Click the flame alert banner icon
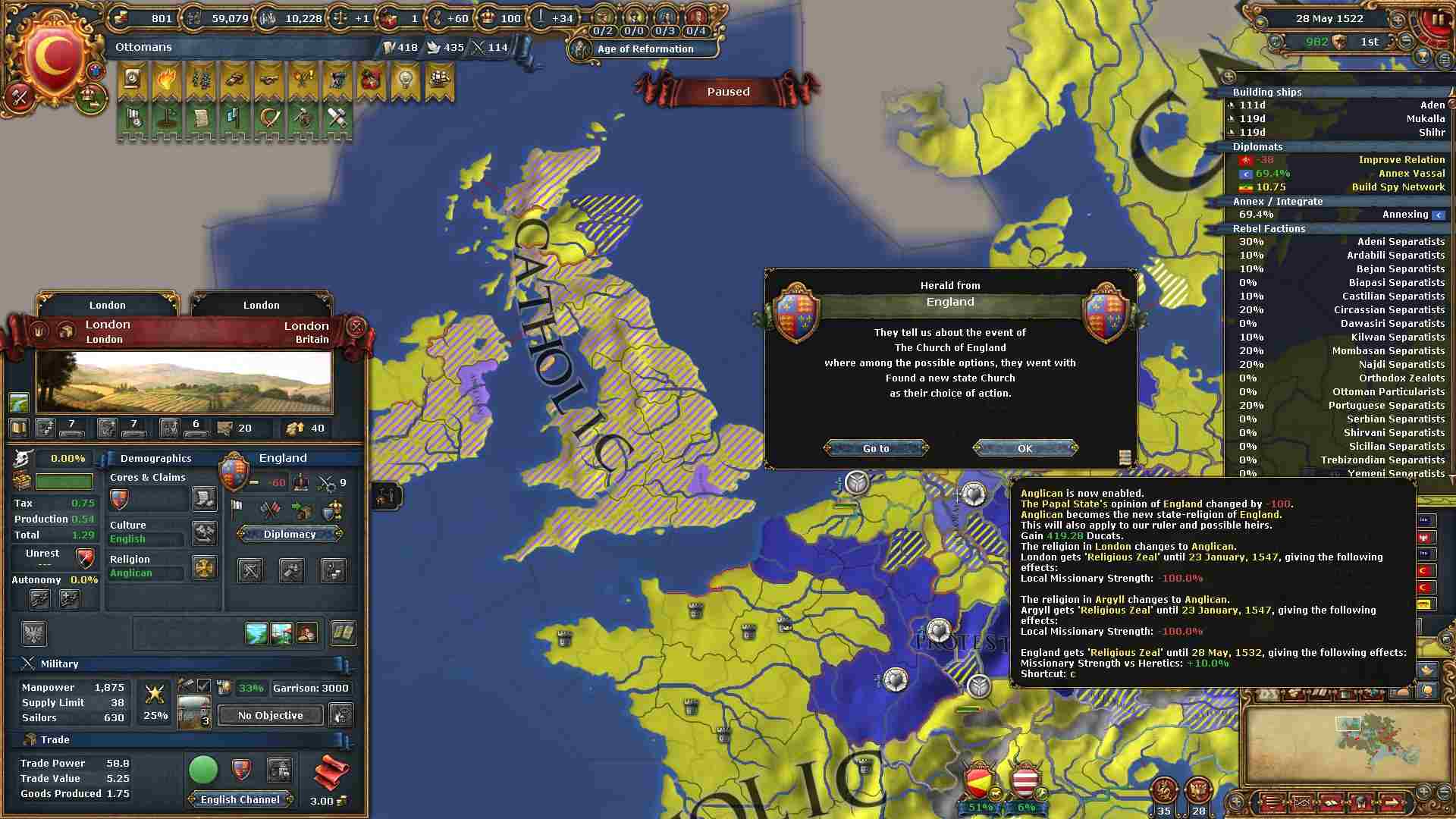 (x=166, y=80)
